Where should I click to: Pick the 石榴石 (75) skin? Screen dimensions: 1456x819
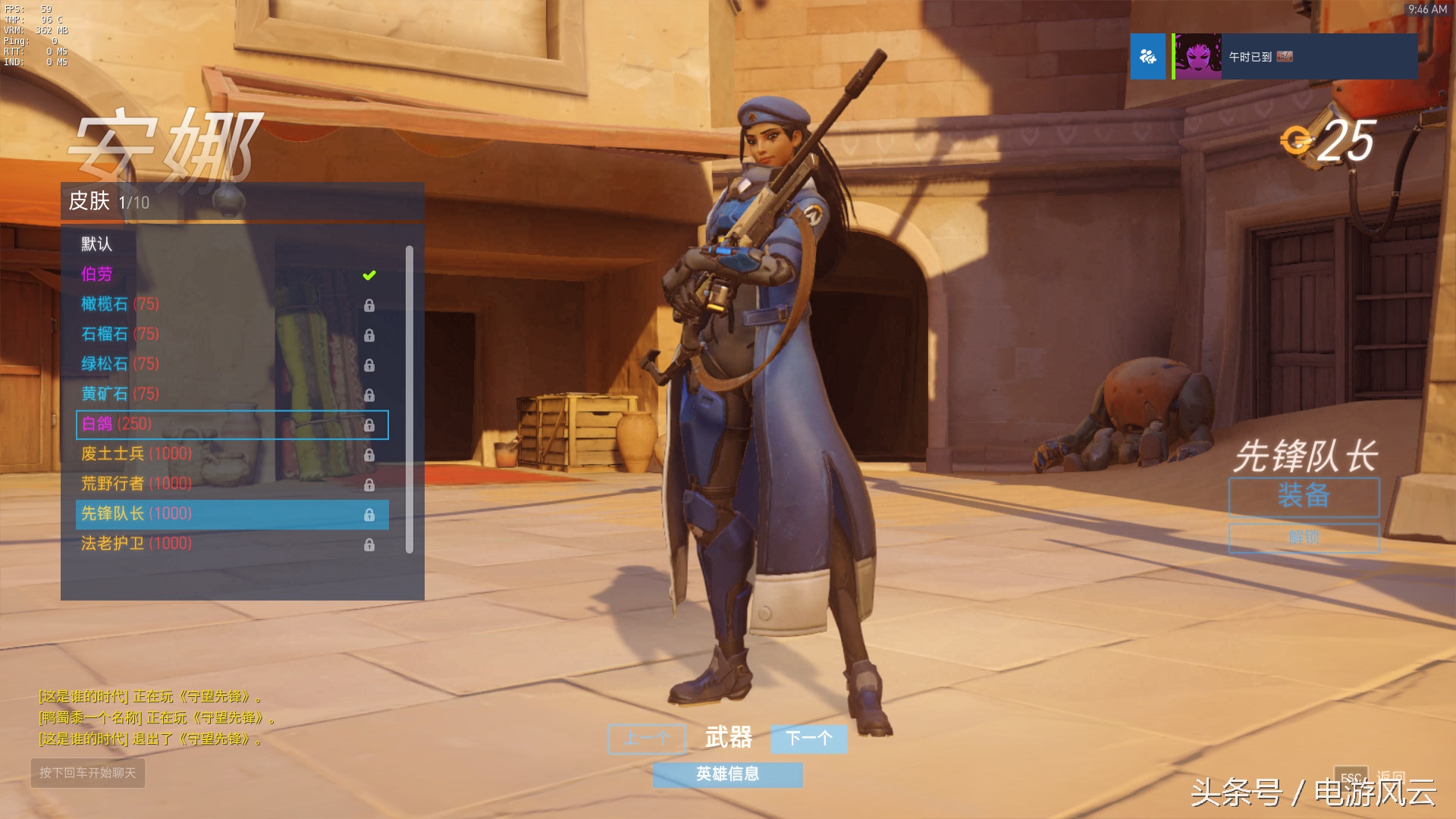[x=120, y=334]
